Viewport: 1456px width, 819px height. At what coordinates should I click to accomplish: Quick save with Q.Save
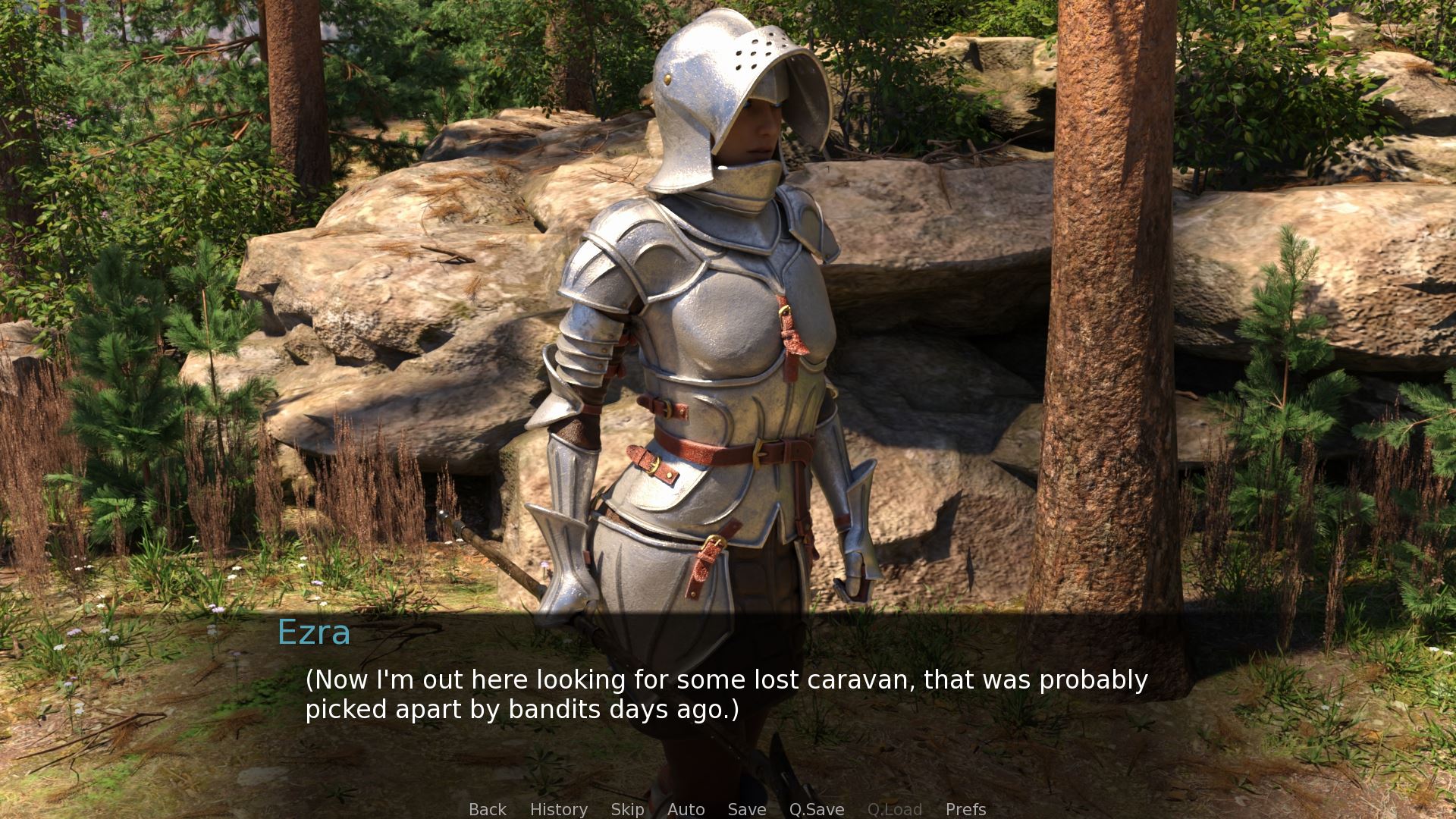pos(816,809)
